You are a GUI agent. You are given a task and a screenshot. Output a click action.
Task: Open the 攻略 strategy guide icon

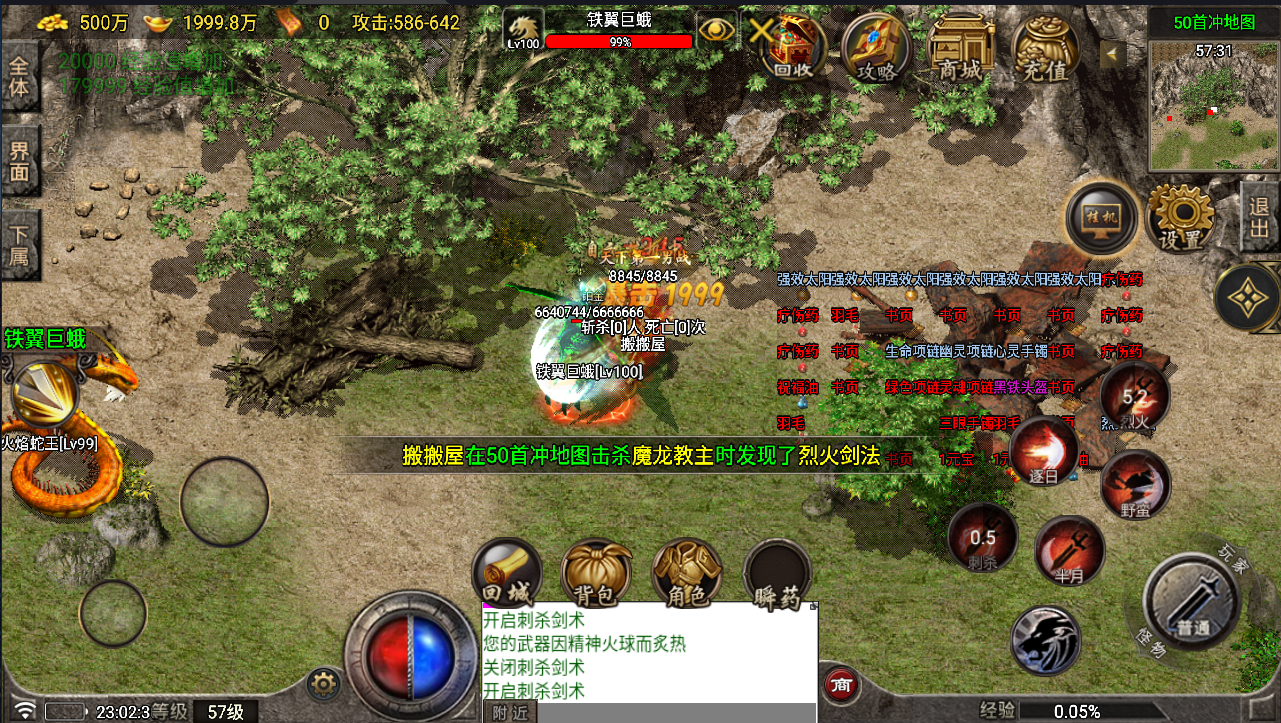click(875, 48)
